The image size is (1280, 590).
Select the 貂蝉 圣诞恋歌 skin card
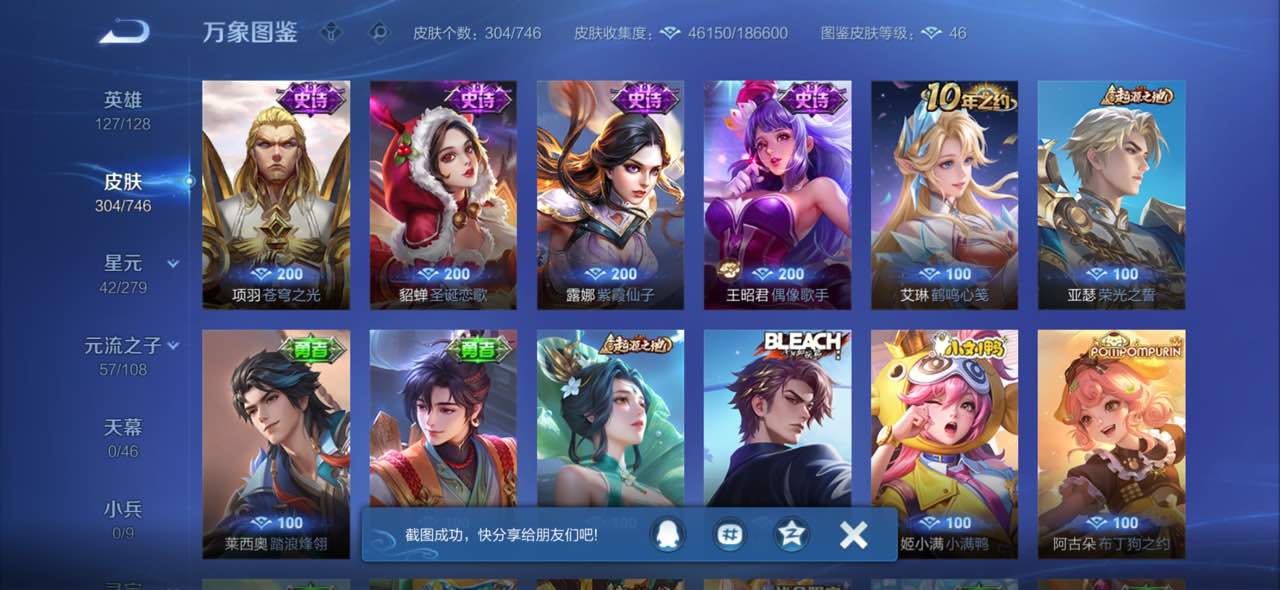[443, 195]
